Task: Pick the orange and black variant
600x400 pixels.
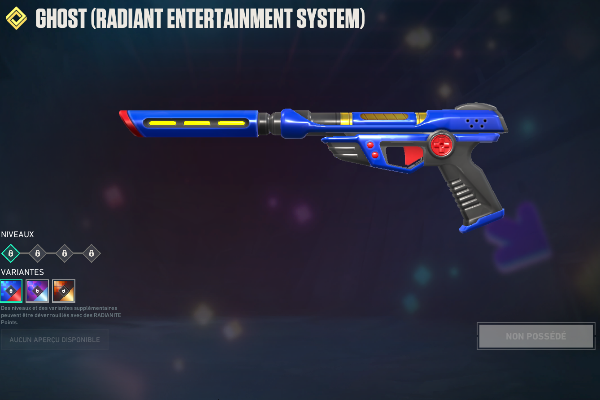Action: [x=63, y=291]
